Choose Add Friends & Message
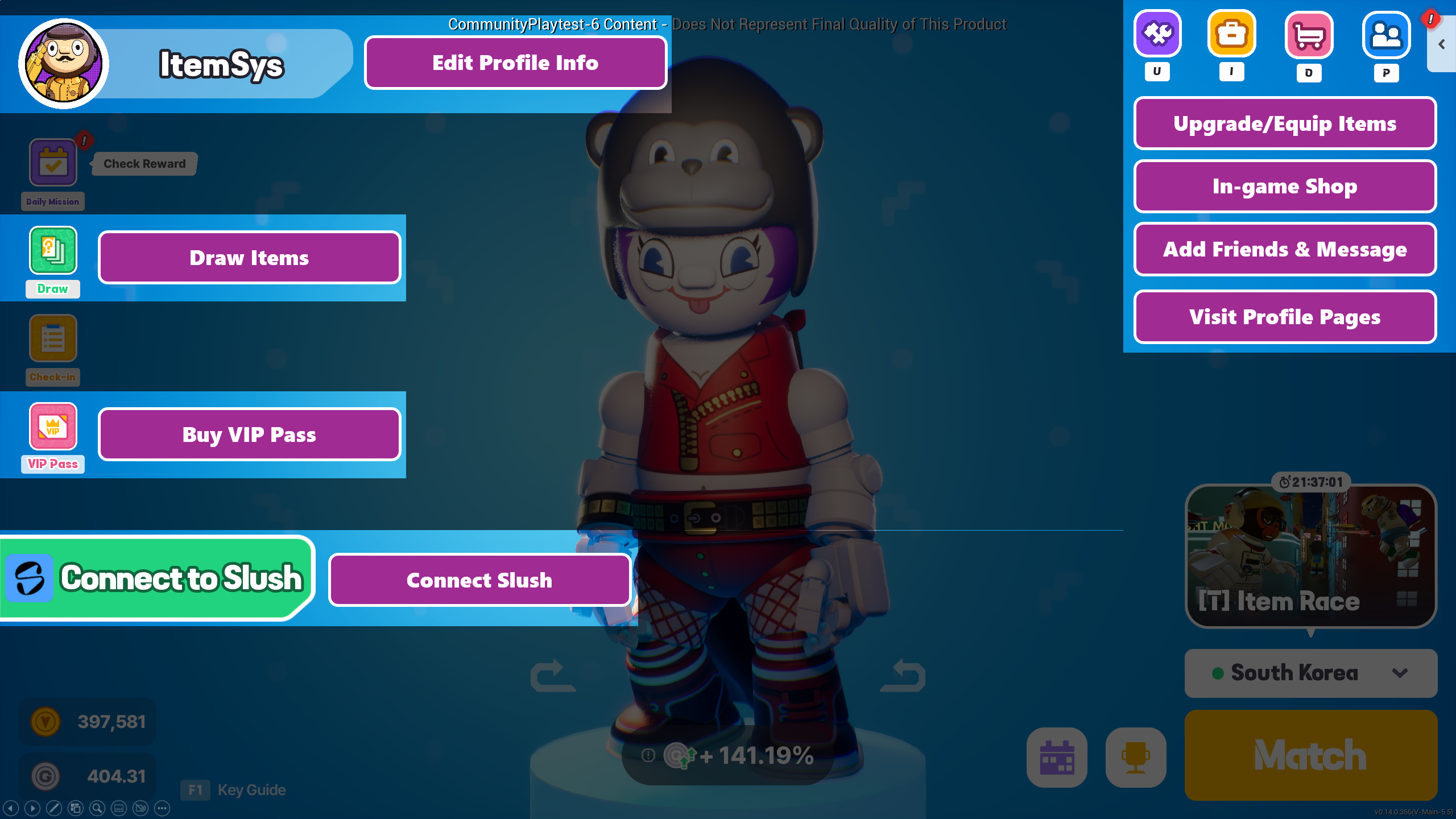This screenshot has height=819, width=1456. 1285,249
